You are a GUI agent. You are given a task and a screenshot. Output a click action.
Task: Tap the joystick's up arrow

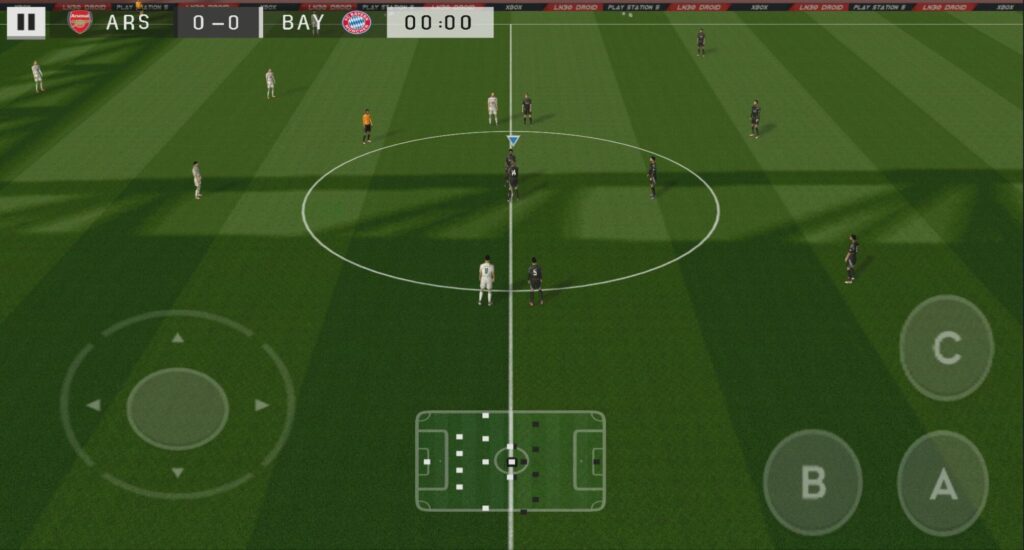coord(177,338)
